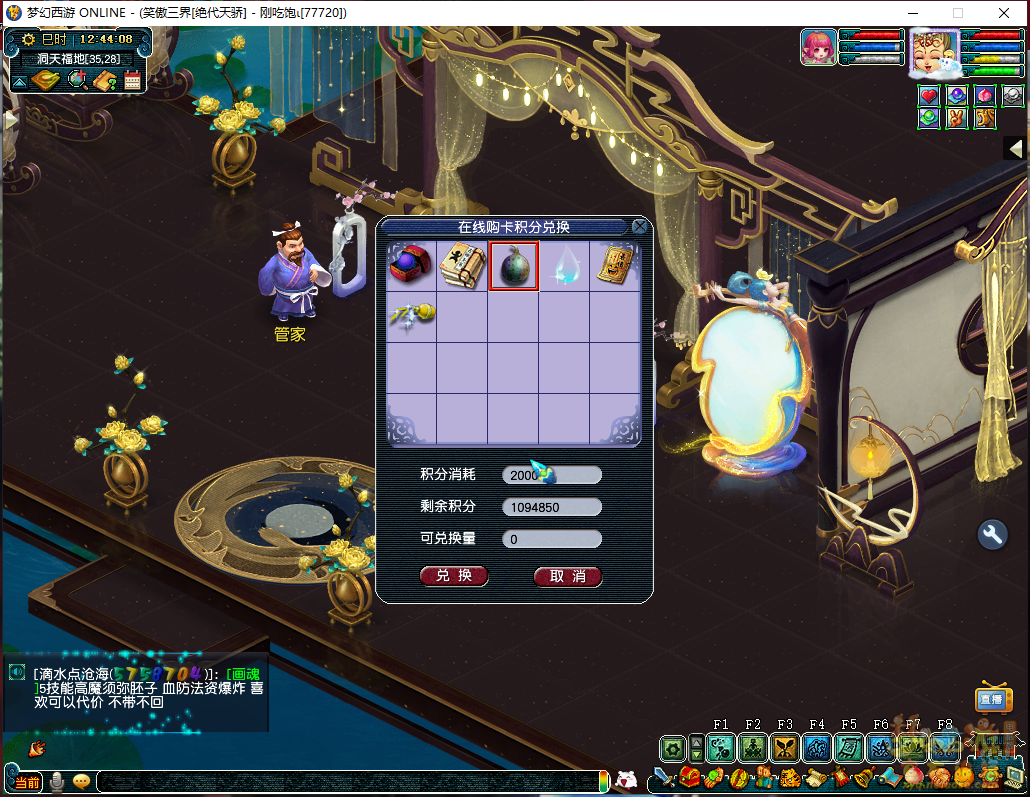Choose the bundled scroll book item
Image resolution: width=1030 pixels, height=797 pixels.
(x=462, y=266)
